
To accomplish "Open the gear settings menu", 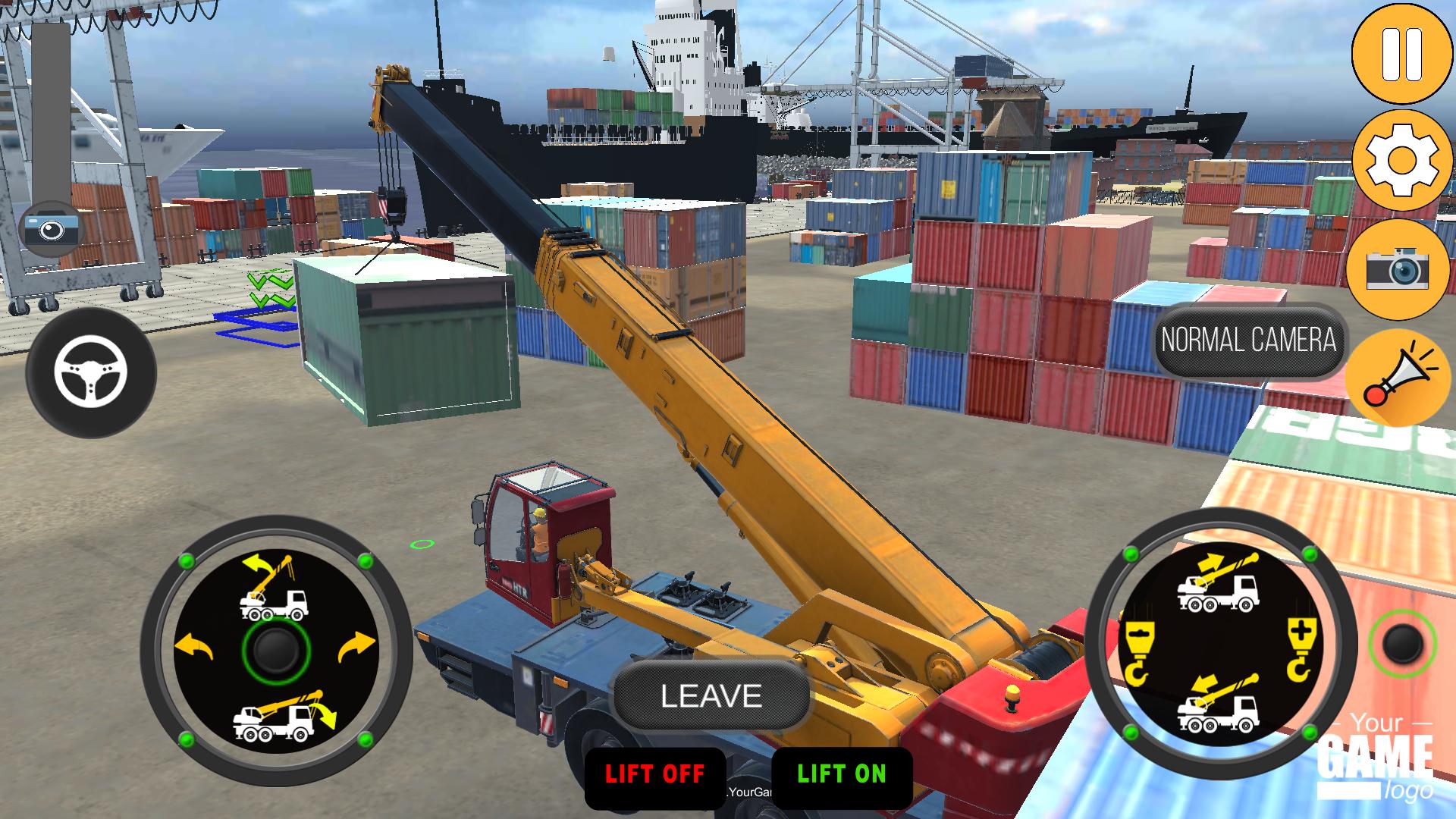I will click(x=1401, y=160).
